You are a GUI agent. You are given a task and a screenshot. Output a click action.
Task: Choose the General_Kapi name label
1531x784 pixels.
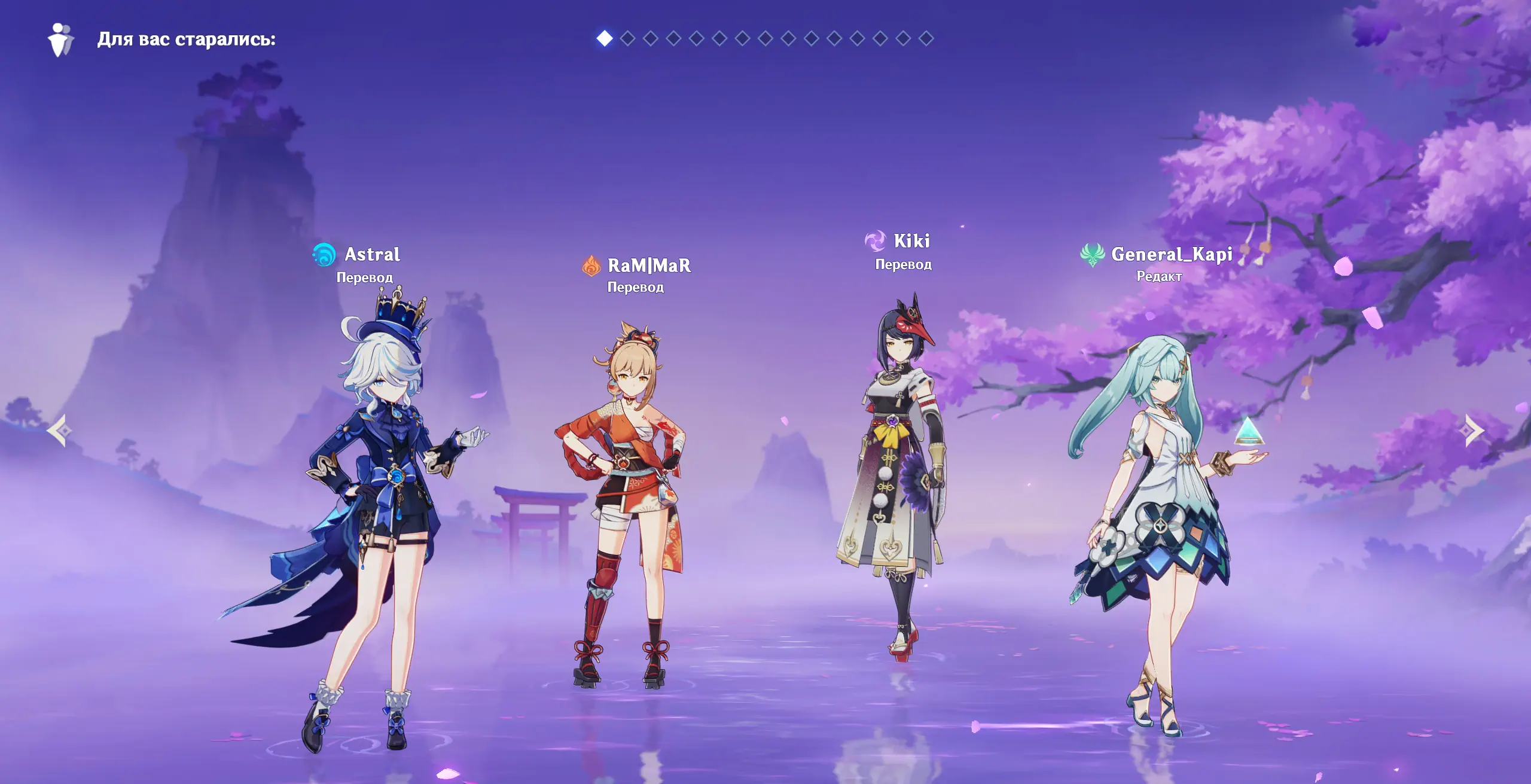1171,255
